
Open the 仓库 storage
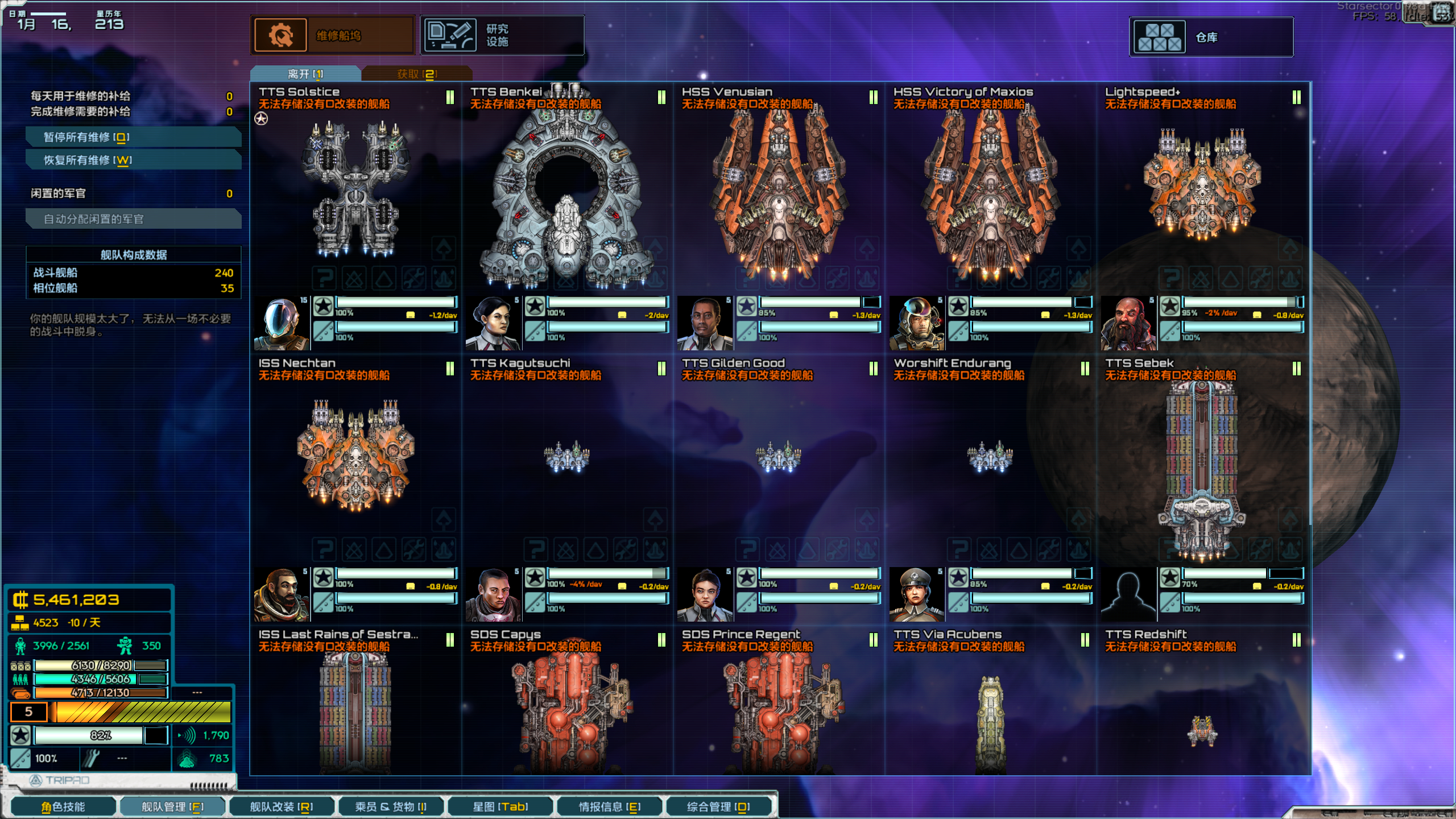click(x=1210, y=38)
